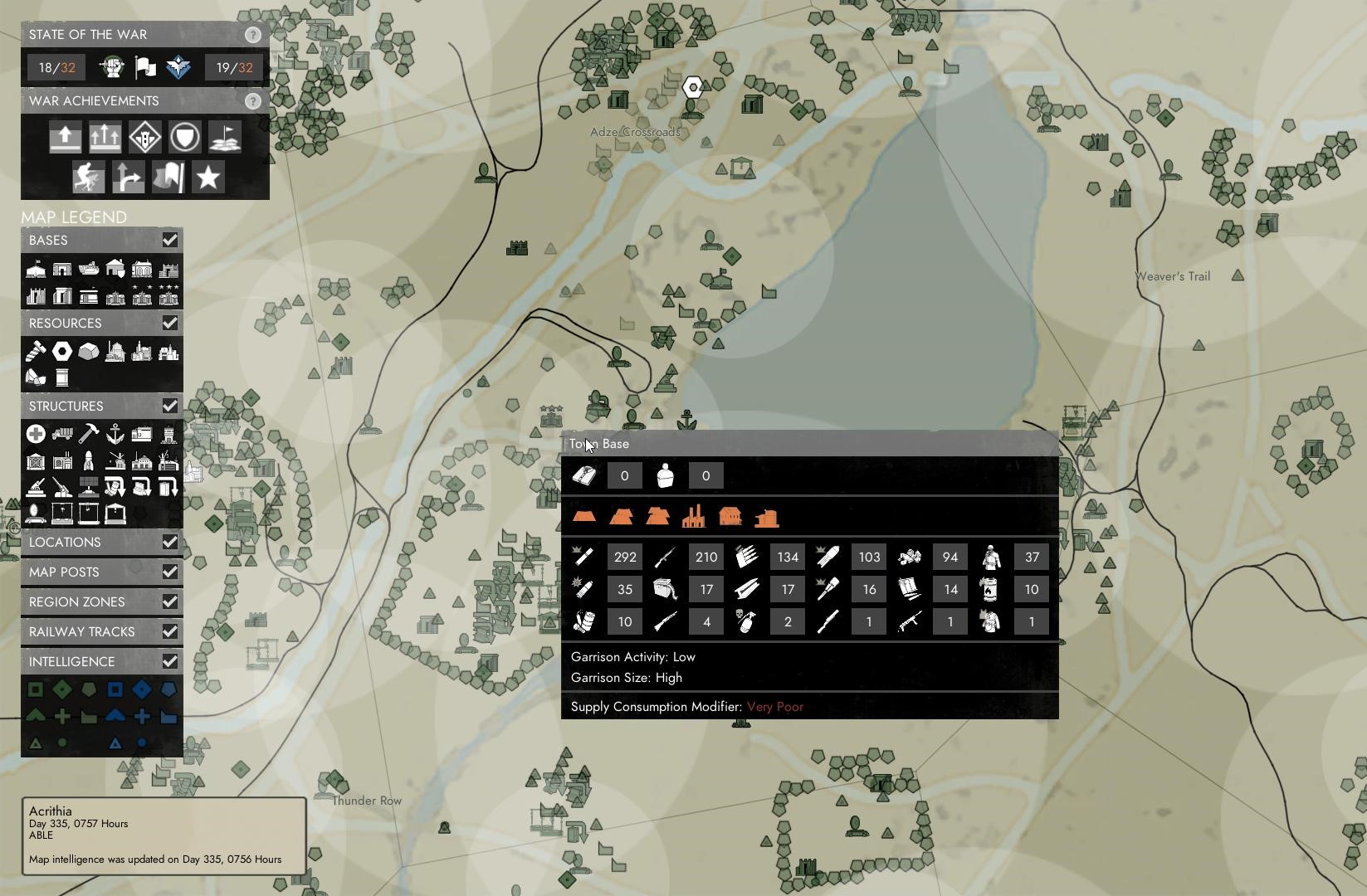Click the star war achievement icon
This screenshot has width=1367, height=896.
pyautogui.click(x=207, y=177)
